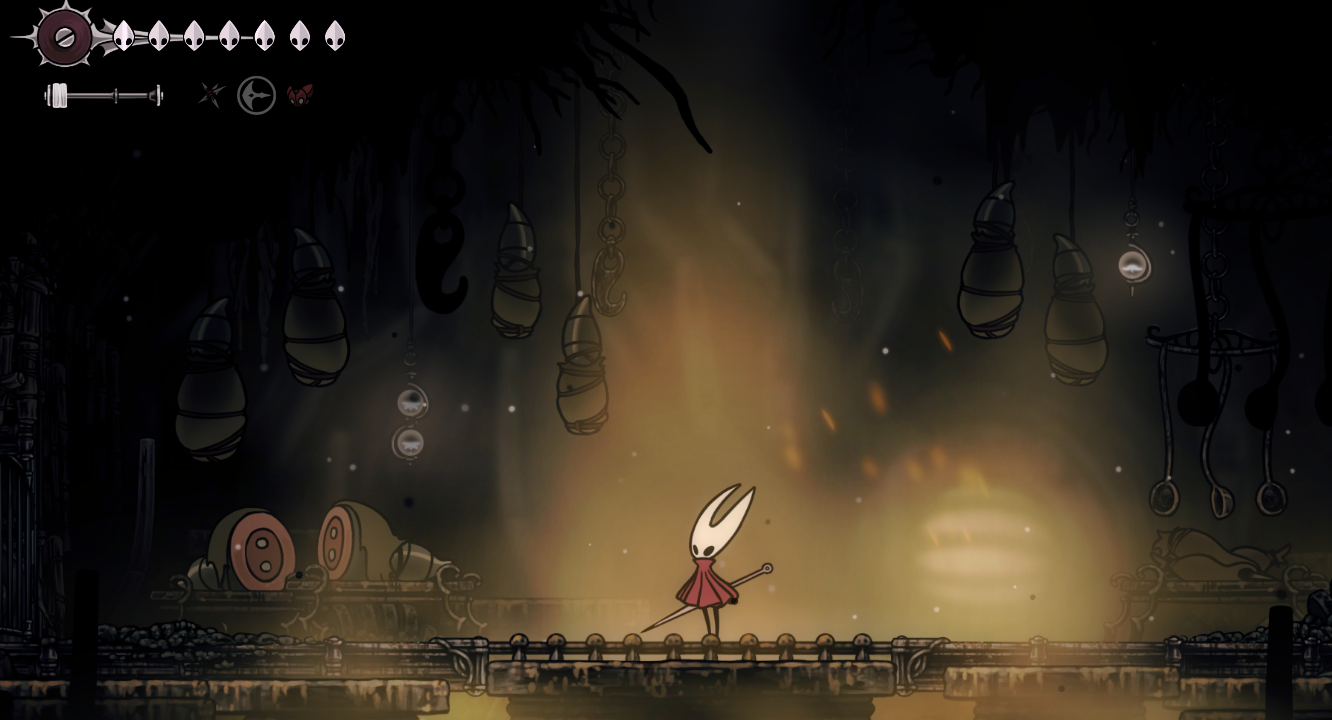Click the first health mask next to the emblem
1332x720 pixels.
coord(122,36)
